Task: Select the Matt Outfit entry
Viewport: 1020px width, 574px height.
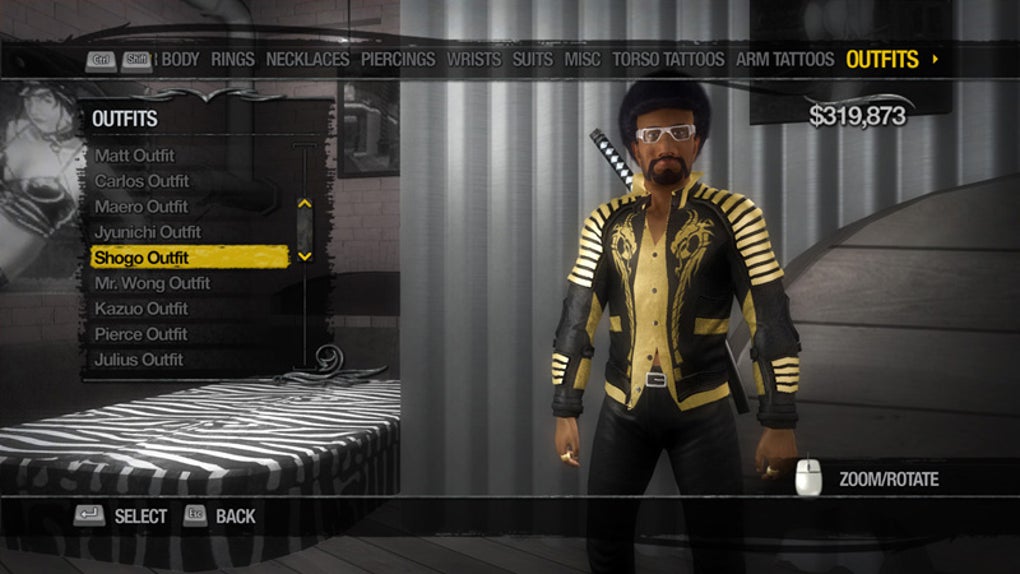Action: (x=135, y=155)
